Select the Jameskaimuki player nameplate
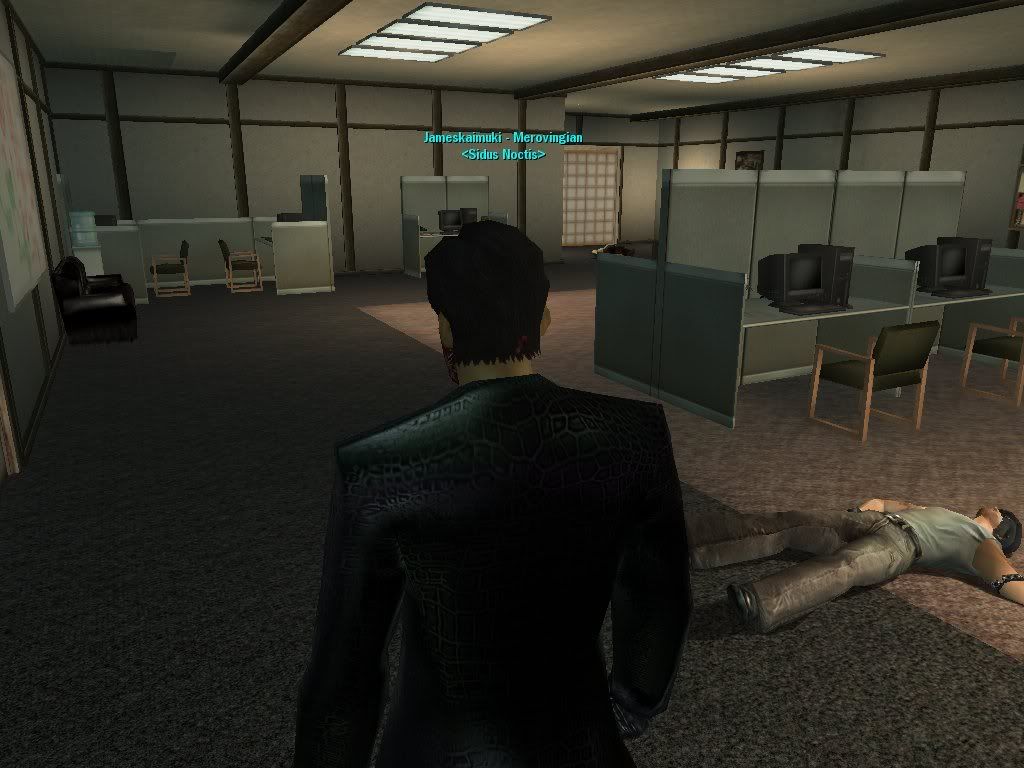Viewport: 1024px width, 768px height. 502,138
